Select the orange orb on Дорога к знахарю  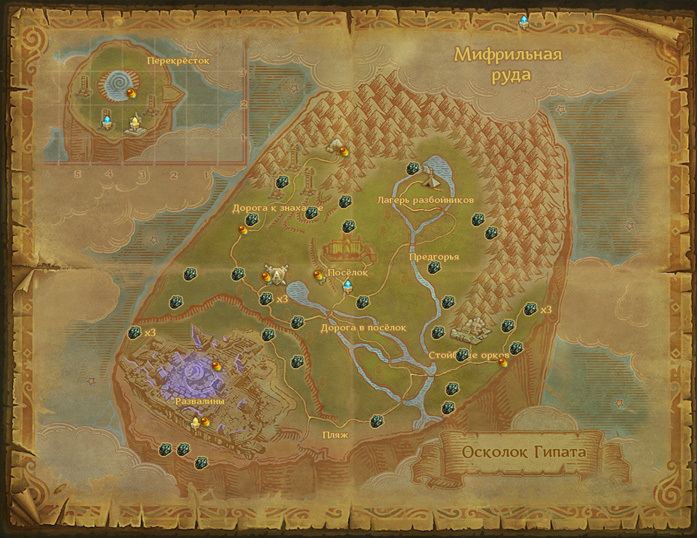243,229
